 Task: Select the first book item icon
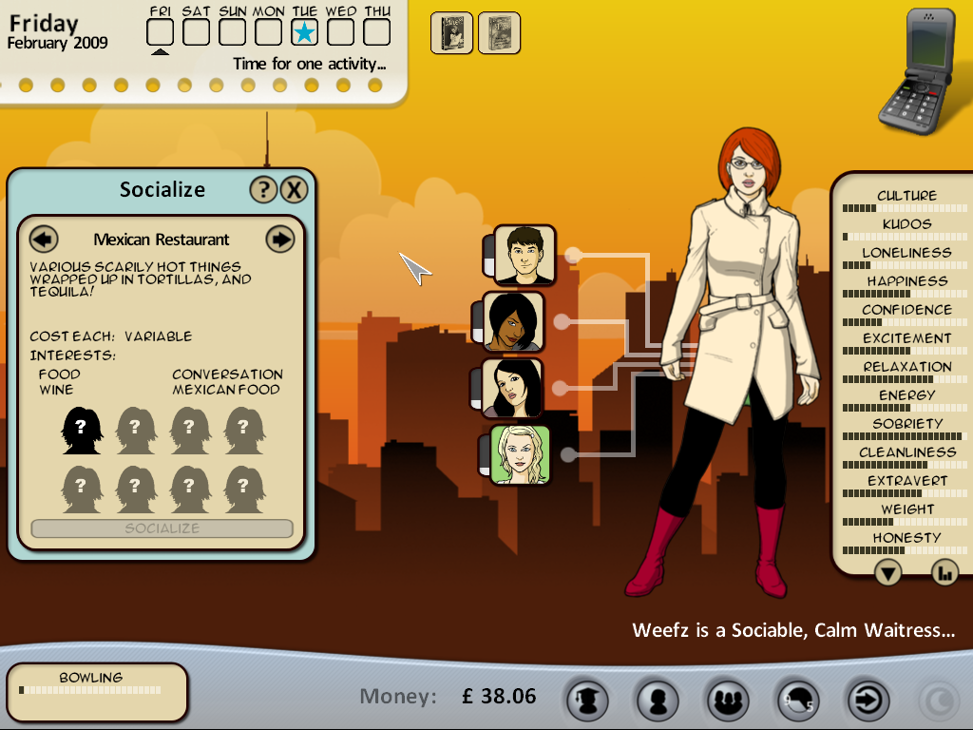(451, 33)
